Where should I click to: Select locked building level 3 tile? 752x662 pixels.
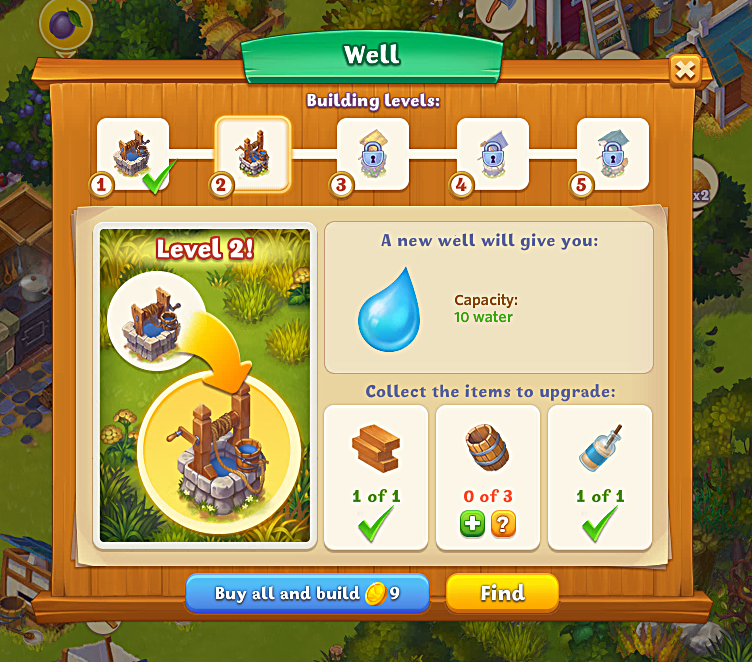point(373,154)
